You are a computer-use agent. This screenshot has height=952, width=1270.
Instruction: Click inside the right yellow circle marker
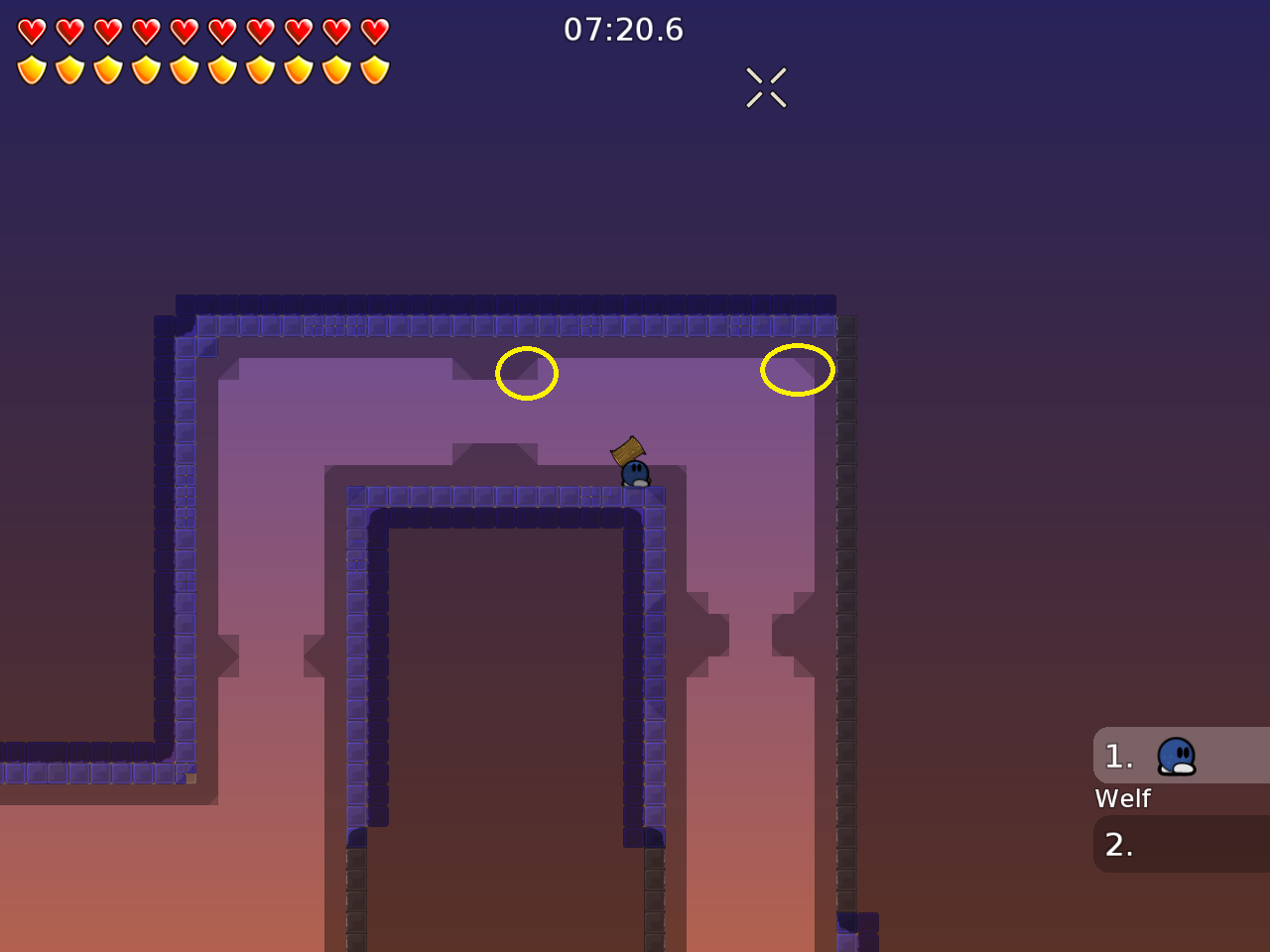[x=797, y=369]
